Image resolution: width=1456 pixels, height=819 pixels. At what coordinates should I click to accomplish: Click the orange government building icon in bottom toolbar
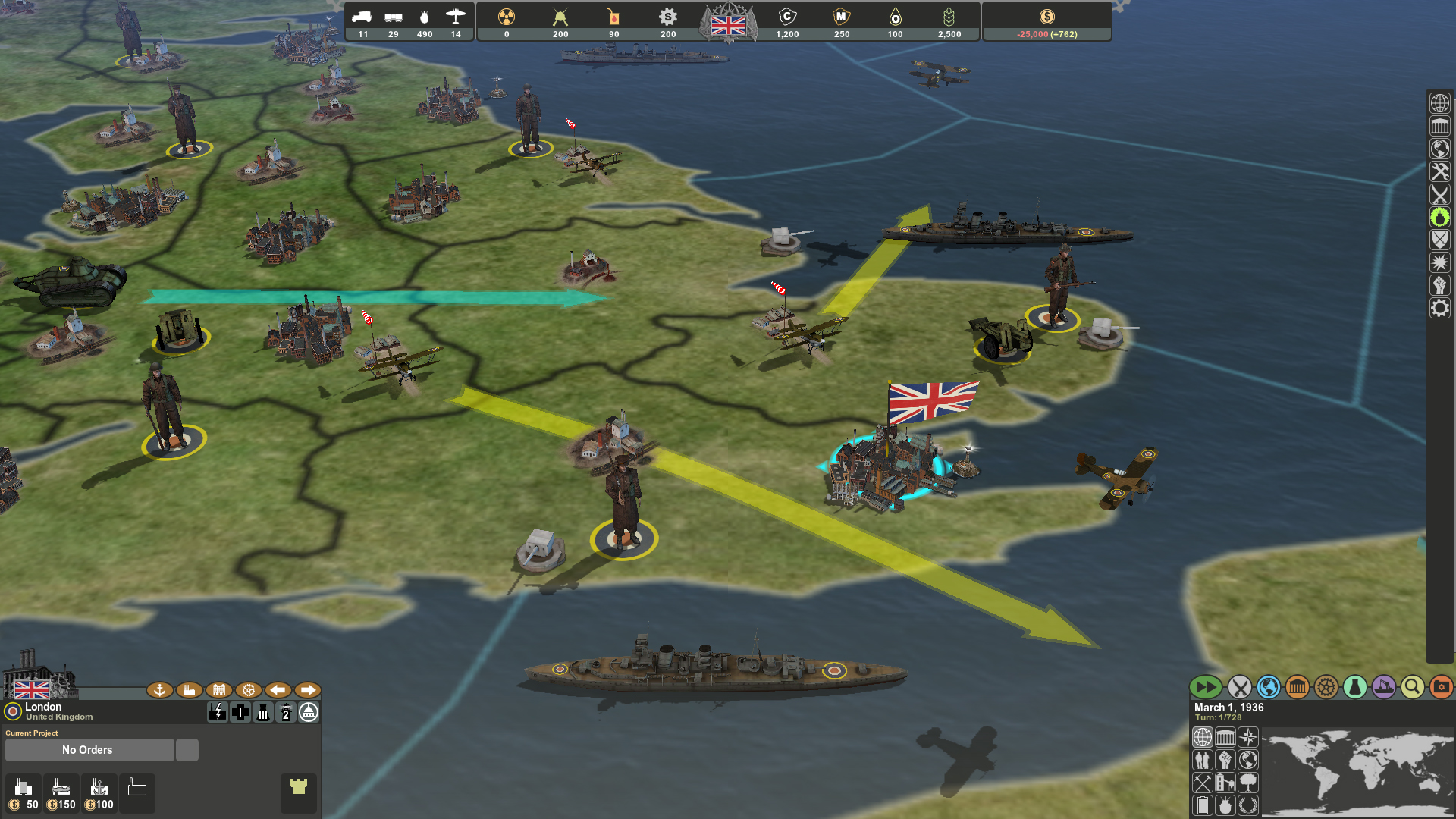coord(1298,688)
